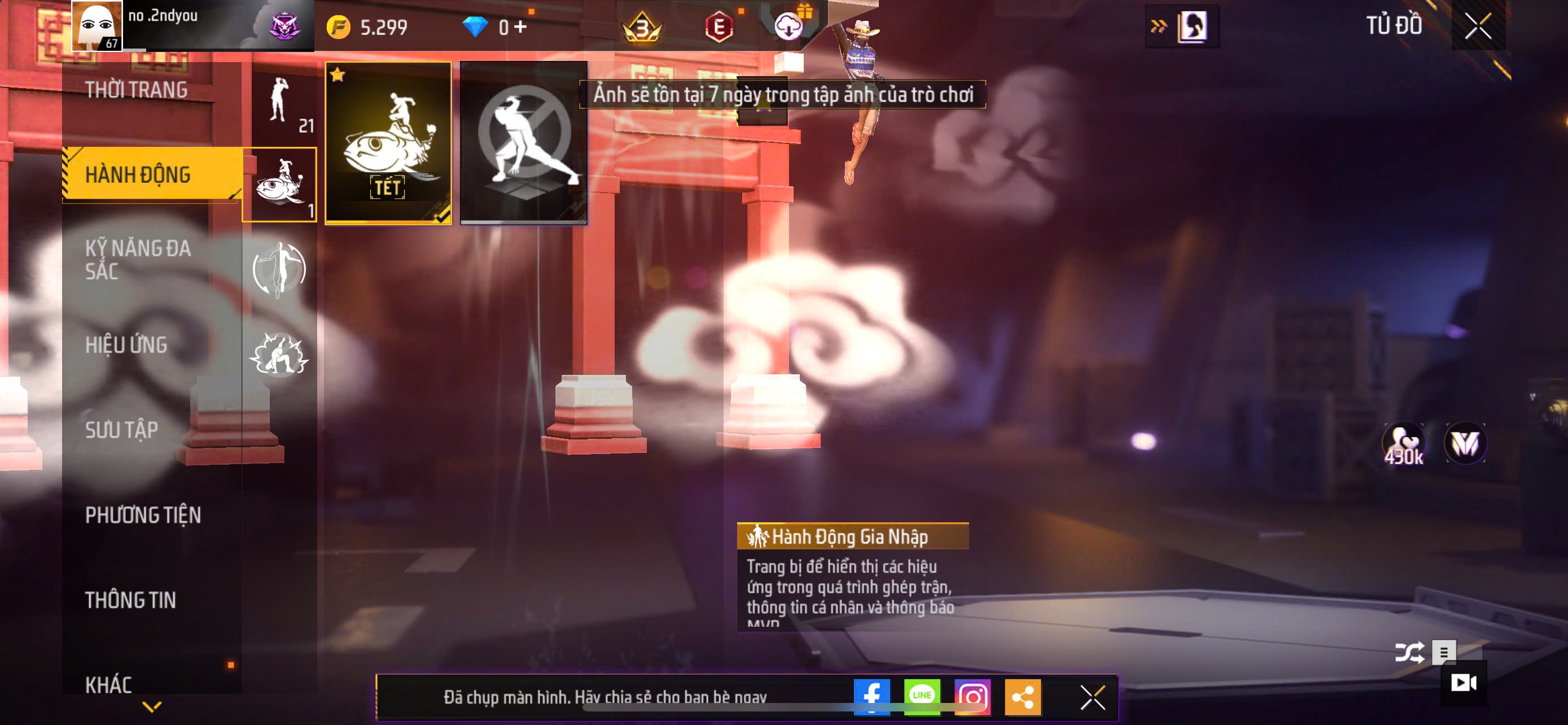Open the emotes subcategory with 21 items
Viewport: 1568px width, 725px height.
[285, 104]
